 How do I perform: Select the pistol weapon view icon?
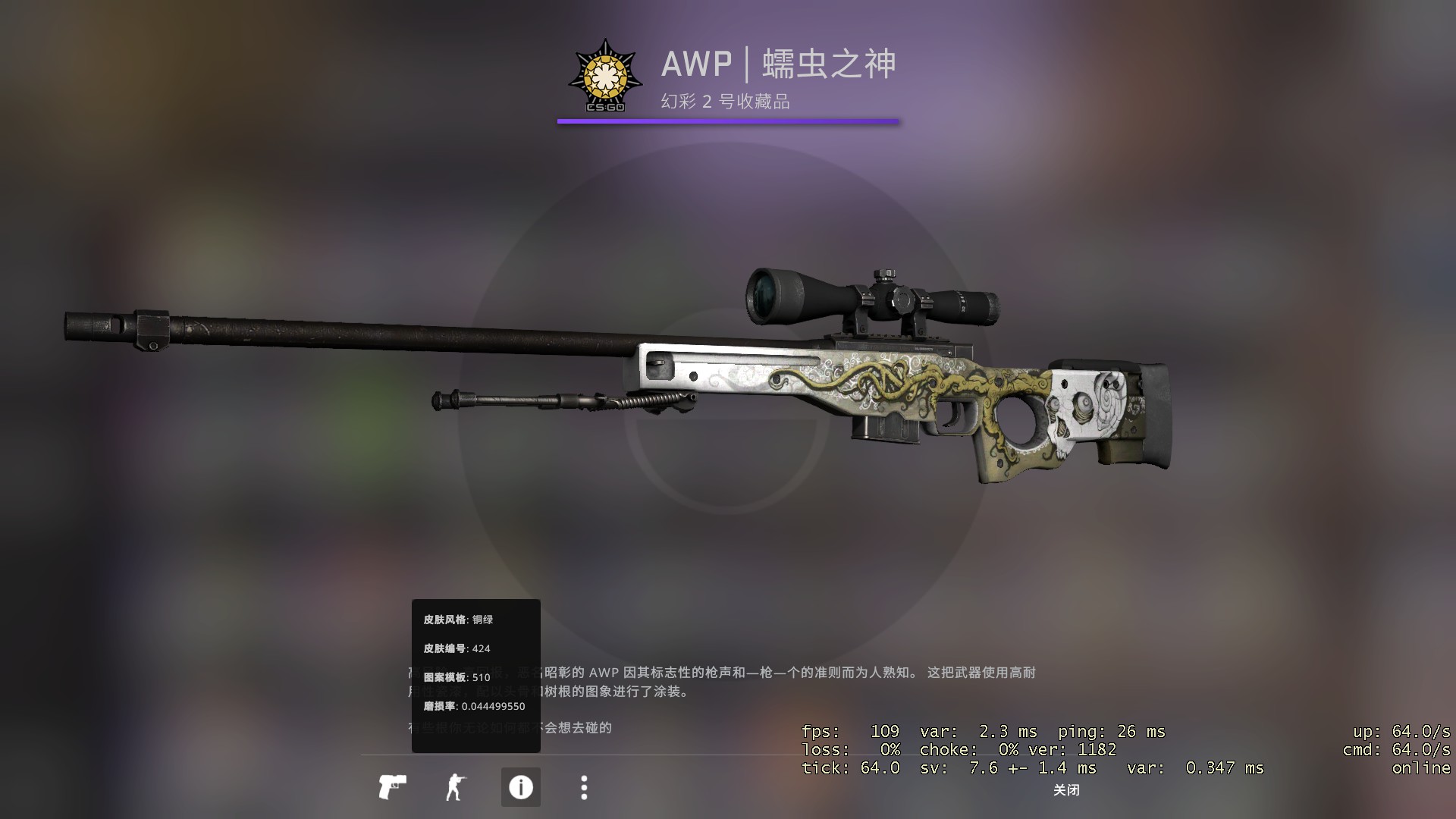tap(392, 787)
